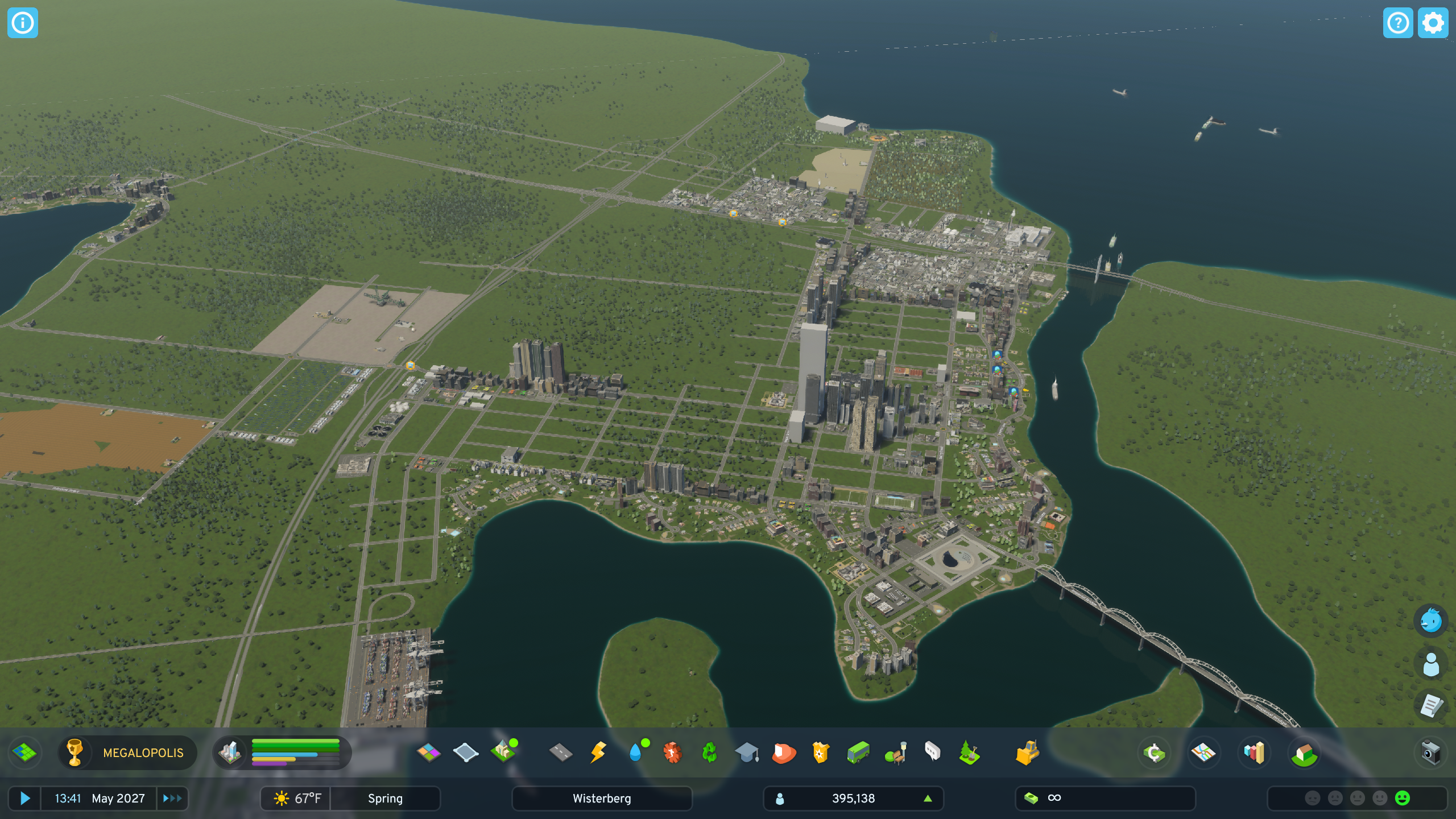Open the Transportation green bus menu
Image resolution: width=1456 pixels, height=819 pixels.
tap(858, 752)
